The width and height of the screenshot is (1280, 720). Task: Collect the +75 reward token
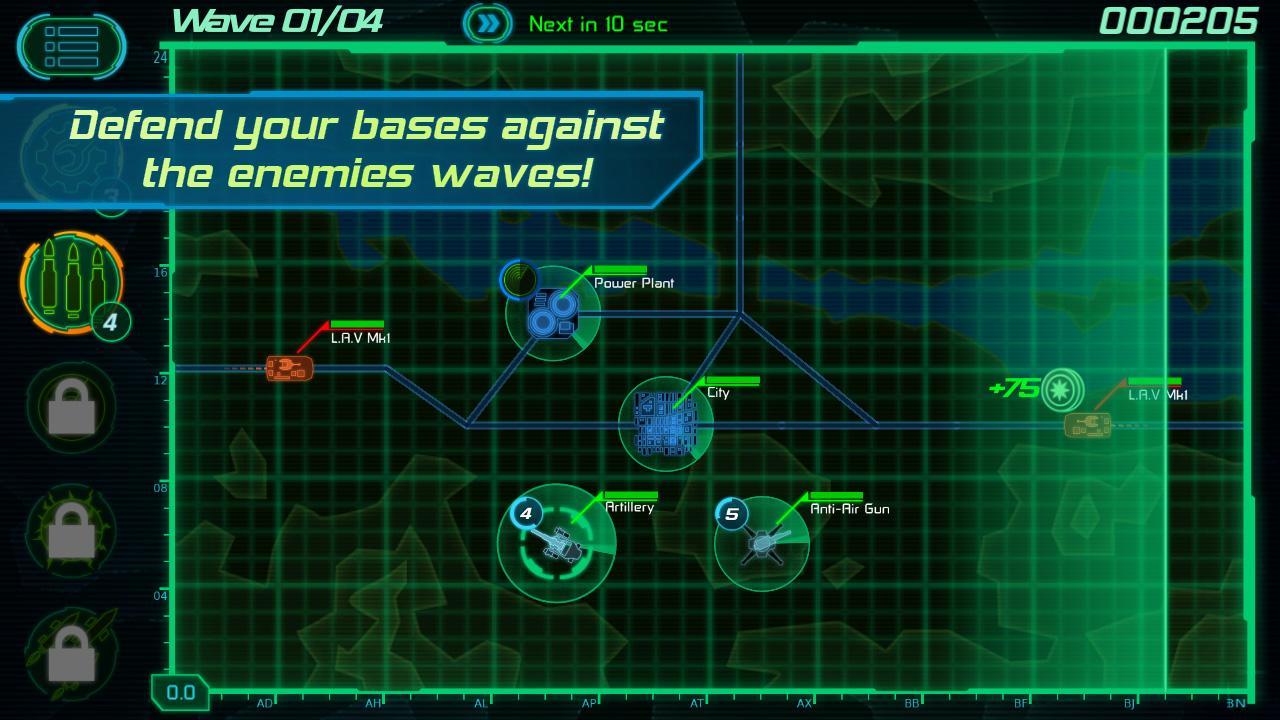(x=1062, y=390)
